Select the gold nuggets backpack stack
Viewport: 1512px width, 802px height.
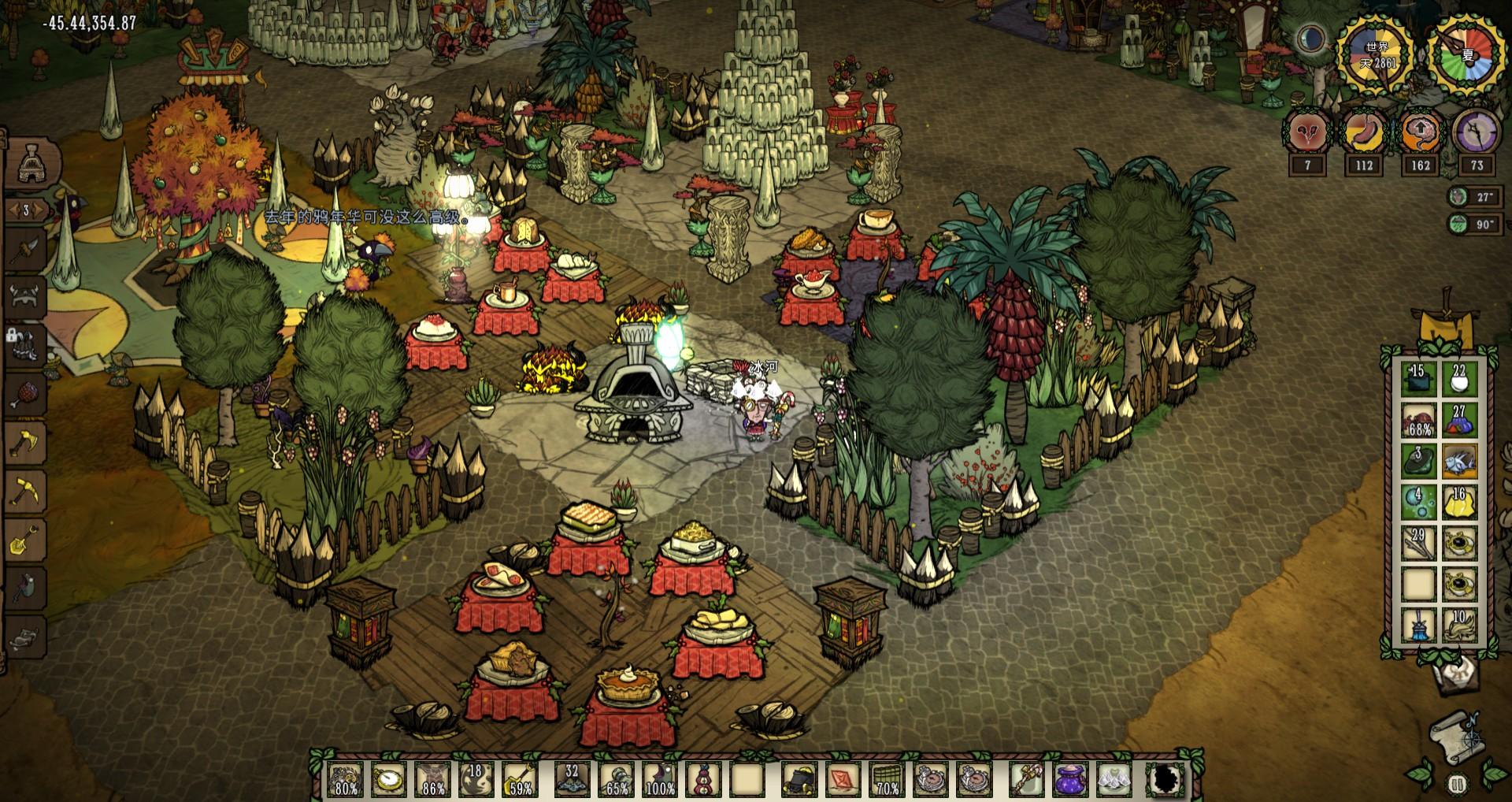point(1459,502)
